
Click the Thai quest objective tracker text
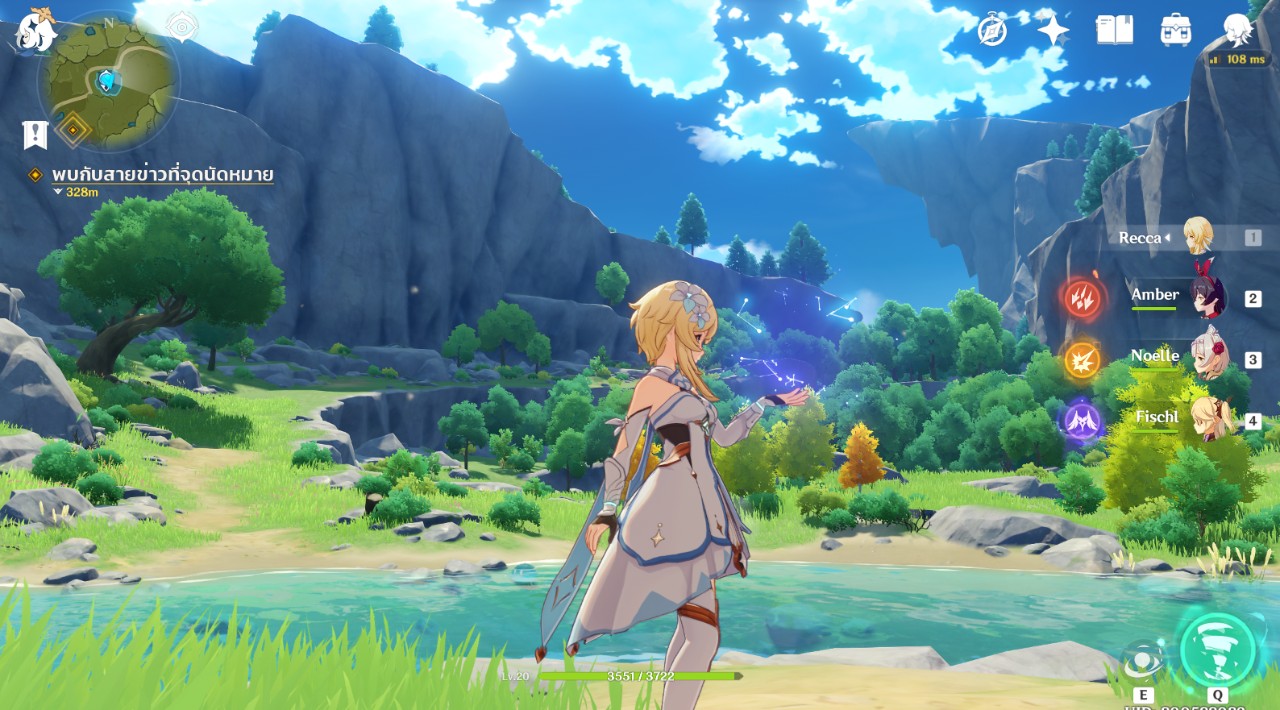tap(162, 175)
